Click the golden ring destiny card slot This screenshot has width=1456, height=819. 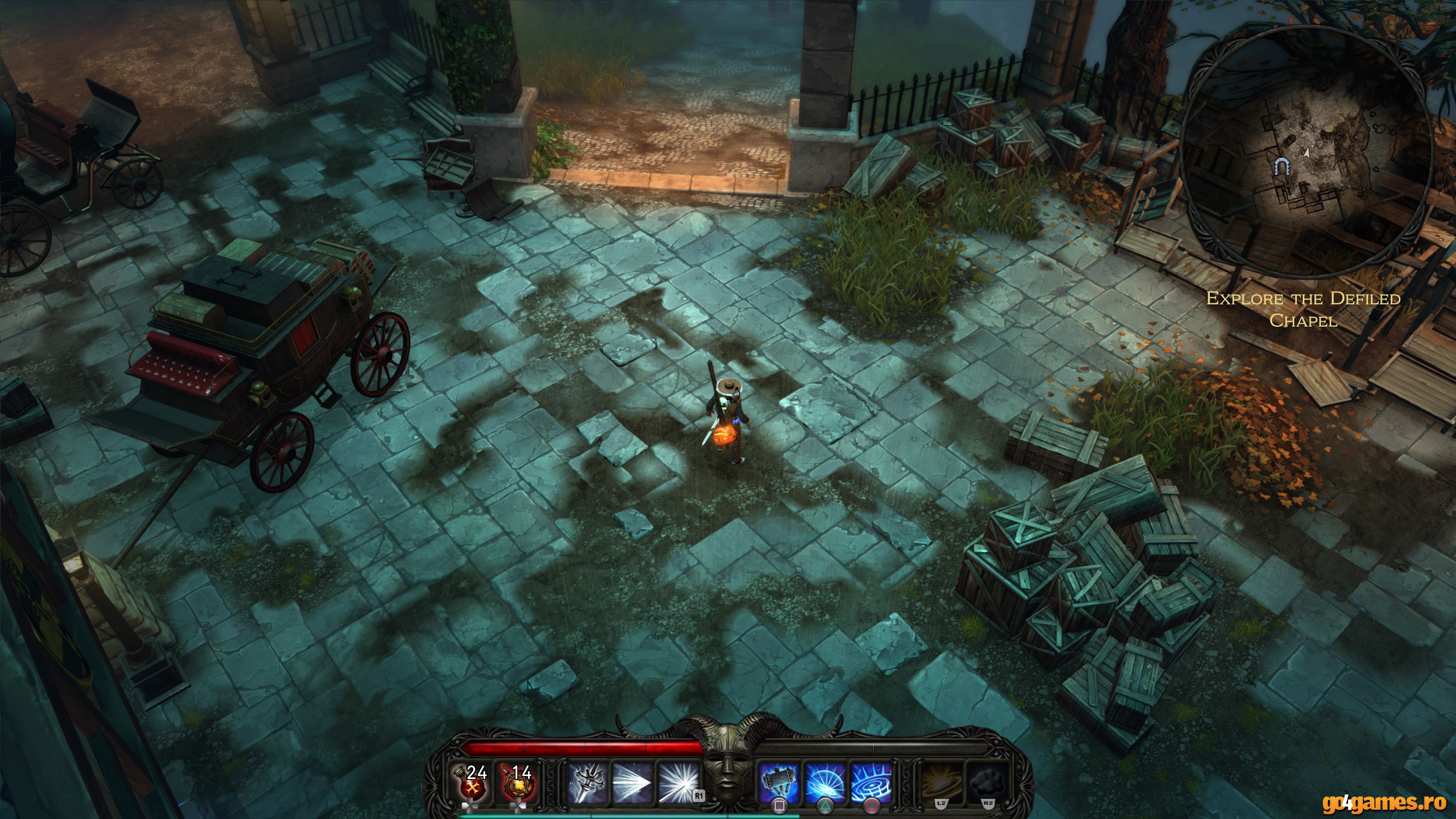[x=941, y=783]
